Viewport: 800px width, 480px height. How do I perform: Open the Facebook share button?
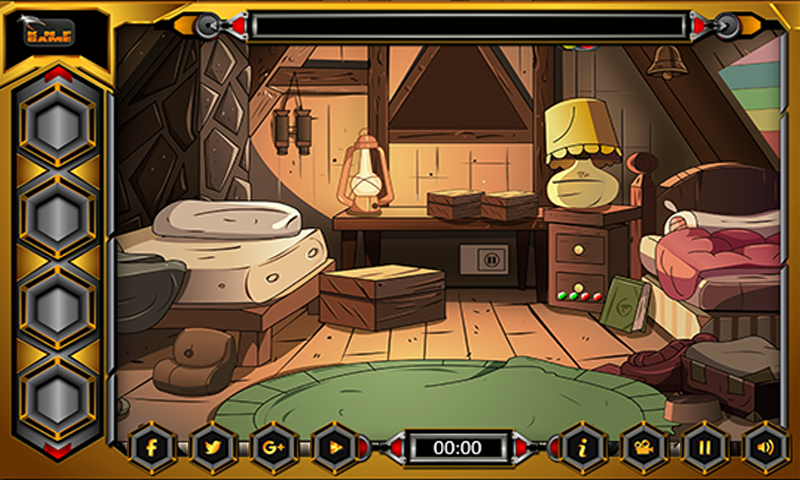(153, 448)
